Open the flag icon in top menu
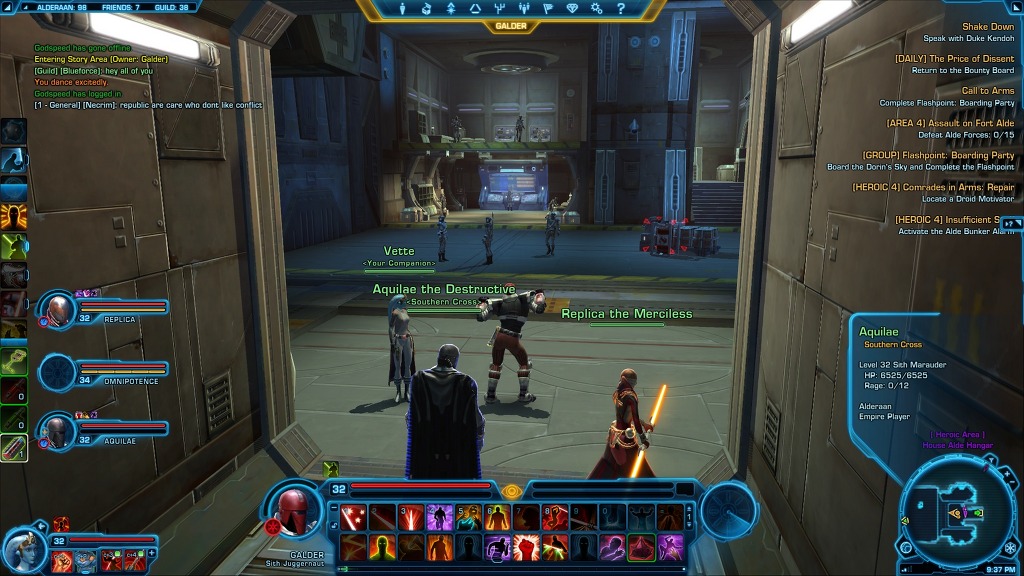This screenshot has height=576, width=1024. pyautogui.click(x=548, y=8)
